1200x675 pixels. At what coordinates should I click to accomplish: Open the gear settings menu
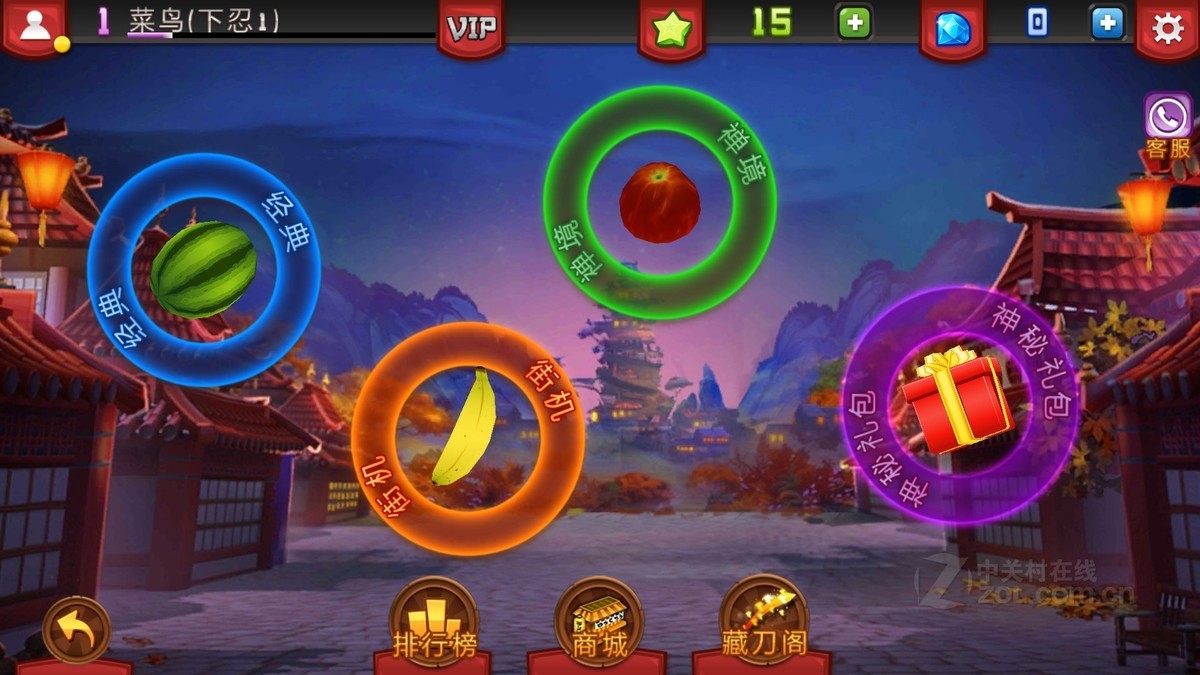click(1167, 29)
